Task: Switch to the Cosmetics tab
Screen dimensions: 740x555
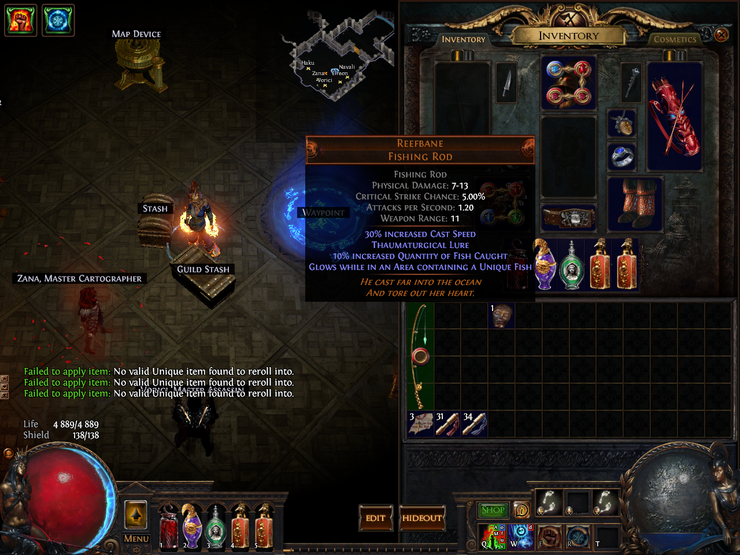Action: (674, 39)
